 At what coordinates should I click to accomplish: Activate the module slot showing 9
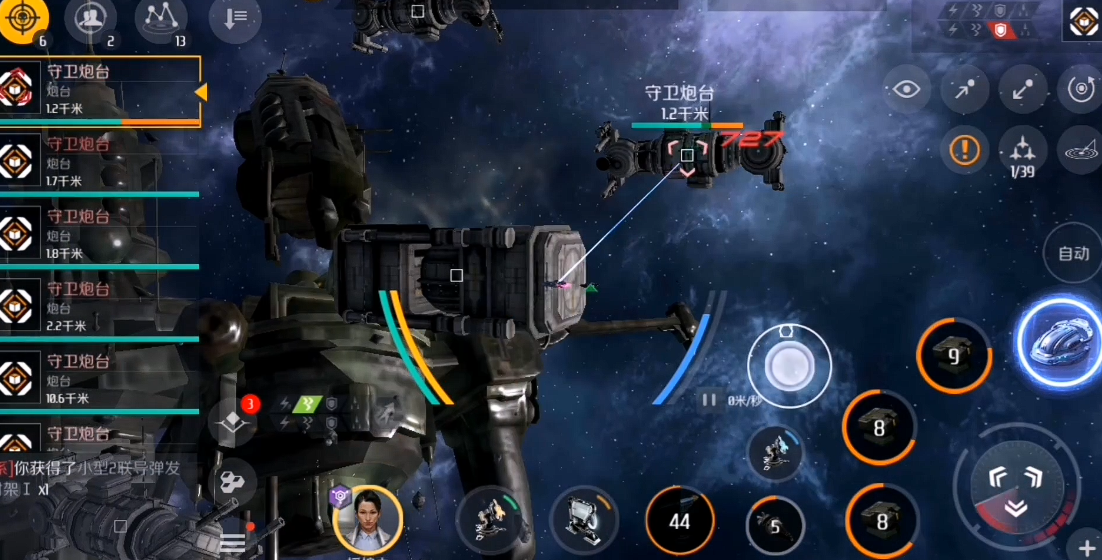tap(953, 356)
